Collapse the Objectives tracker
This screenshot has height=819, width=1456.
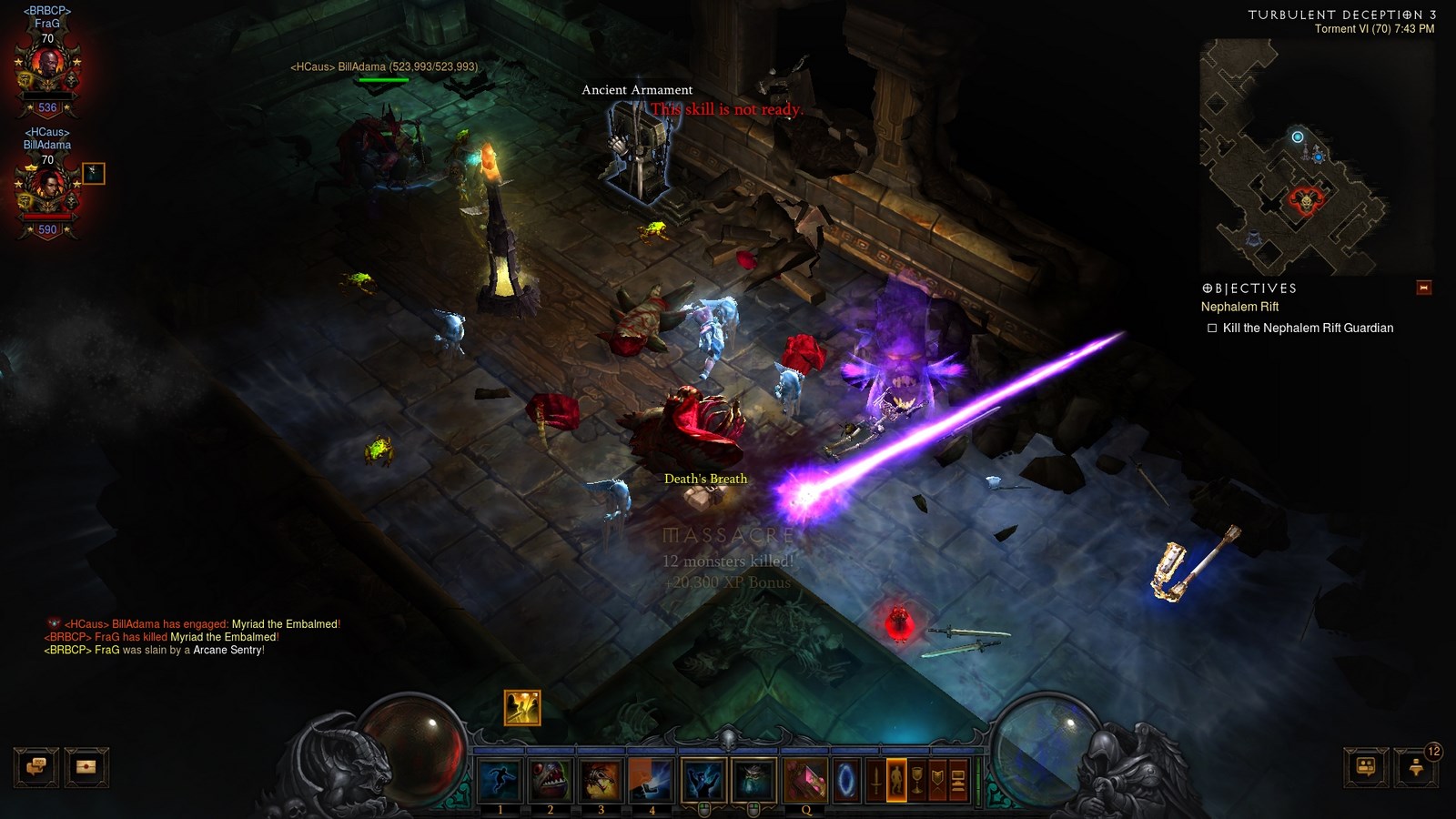(x=1424, y=288)
